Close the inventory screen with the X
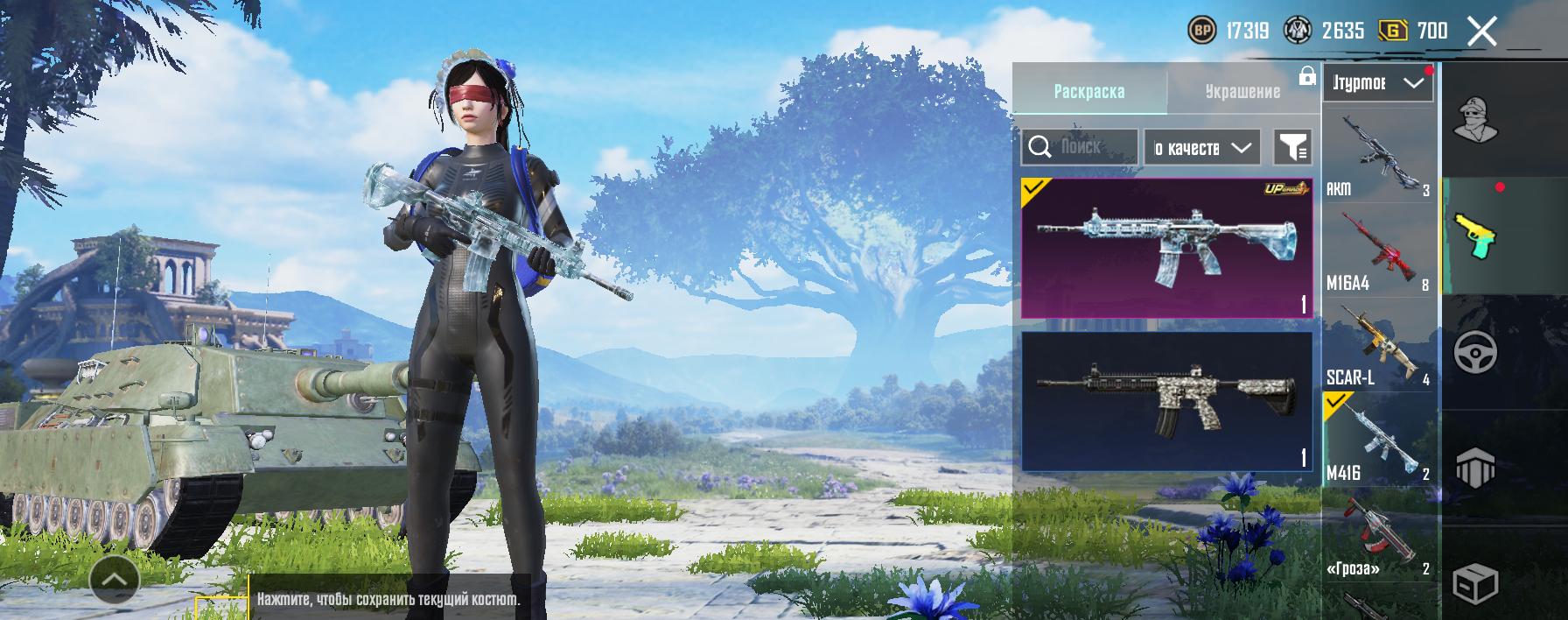1568x620 pixels. pos(1481,32)
